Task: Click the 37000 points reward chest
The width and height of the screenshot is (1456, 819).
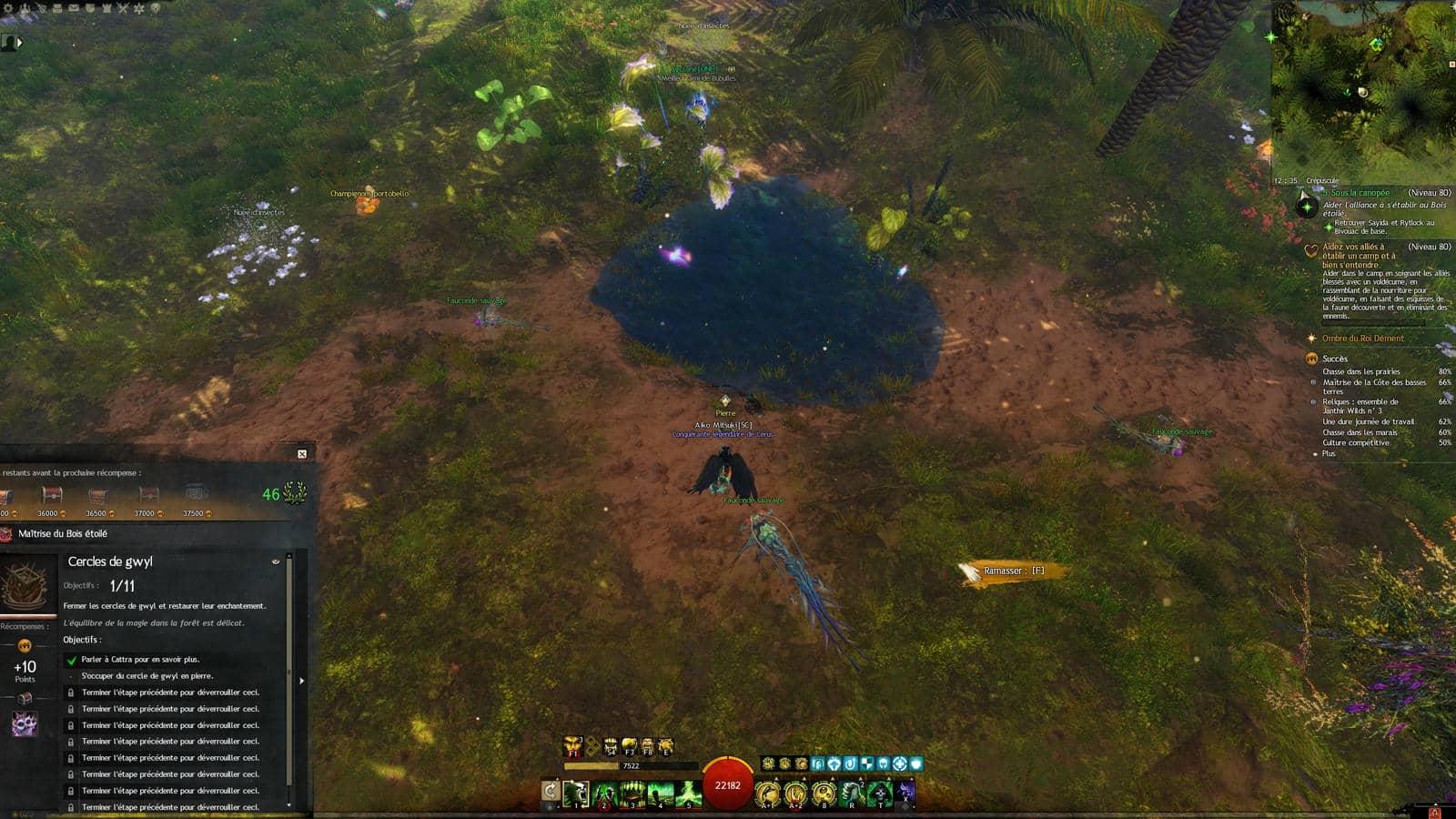Action: point(147,496)
